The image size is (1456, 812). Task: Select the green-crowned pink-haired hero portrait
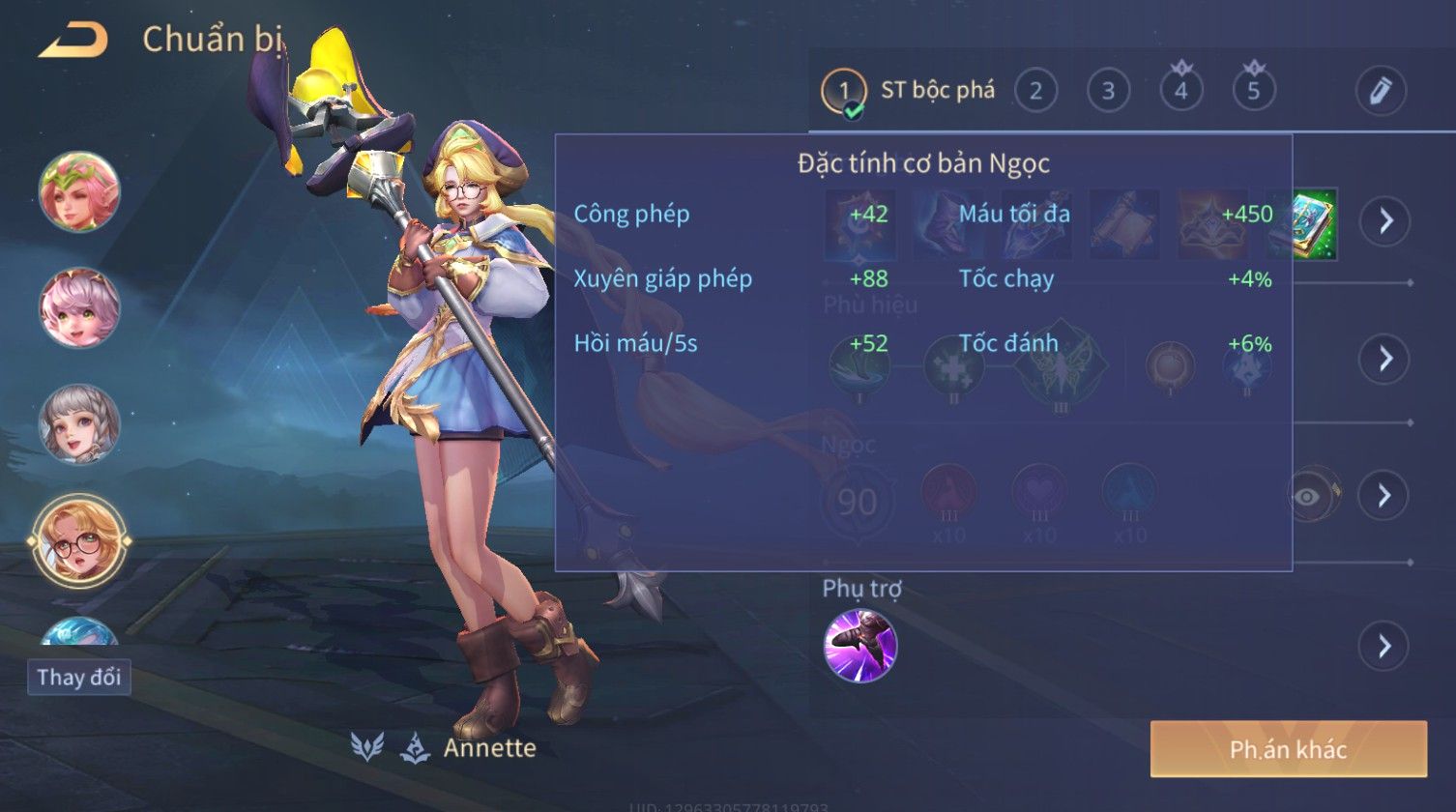coord(79,190)
